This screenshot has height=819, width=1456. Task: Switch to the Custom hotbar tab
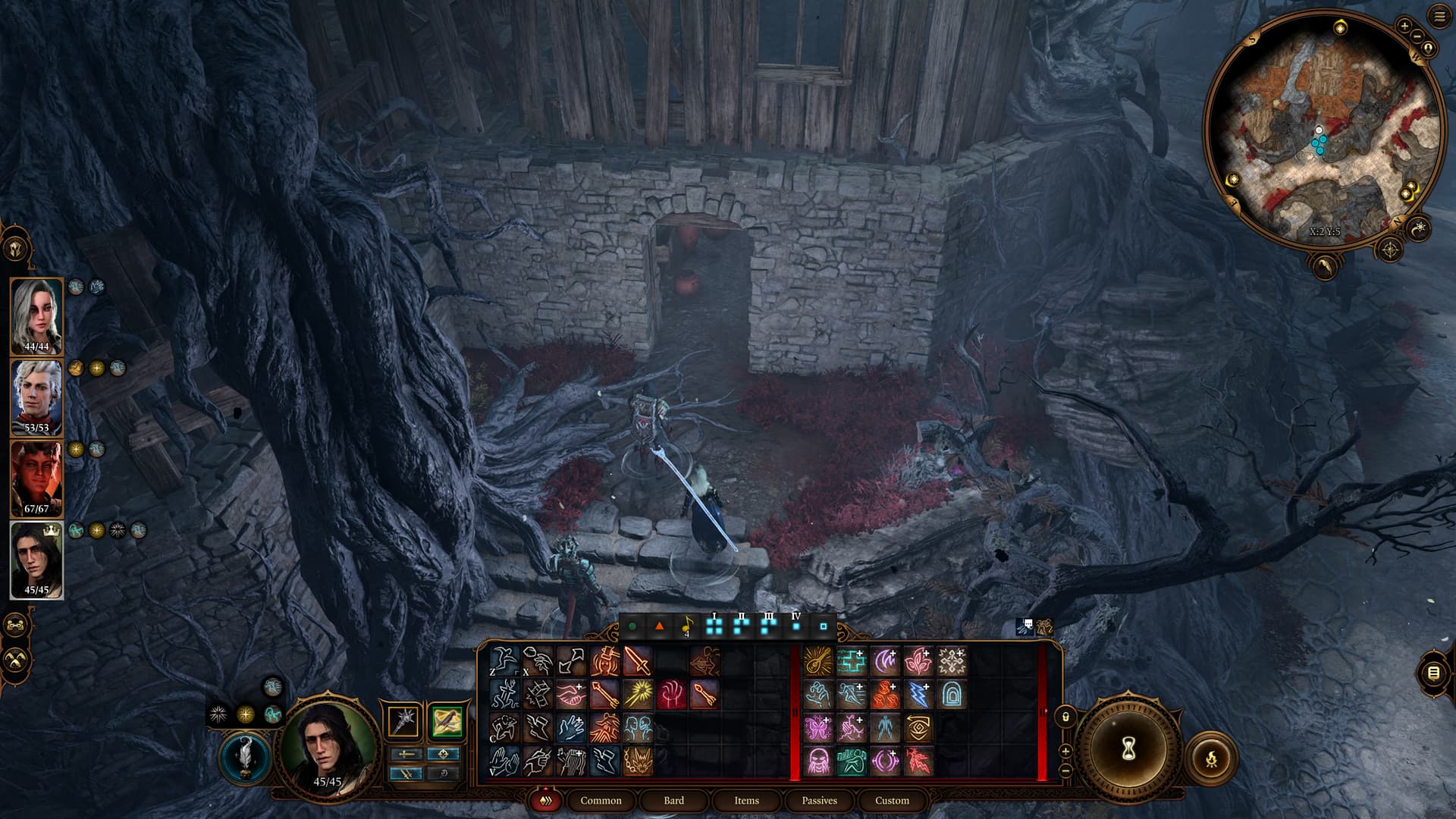click(892, 800)
